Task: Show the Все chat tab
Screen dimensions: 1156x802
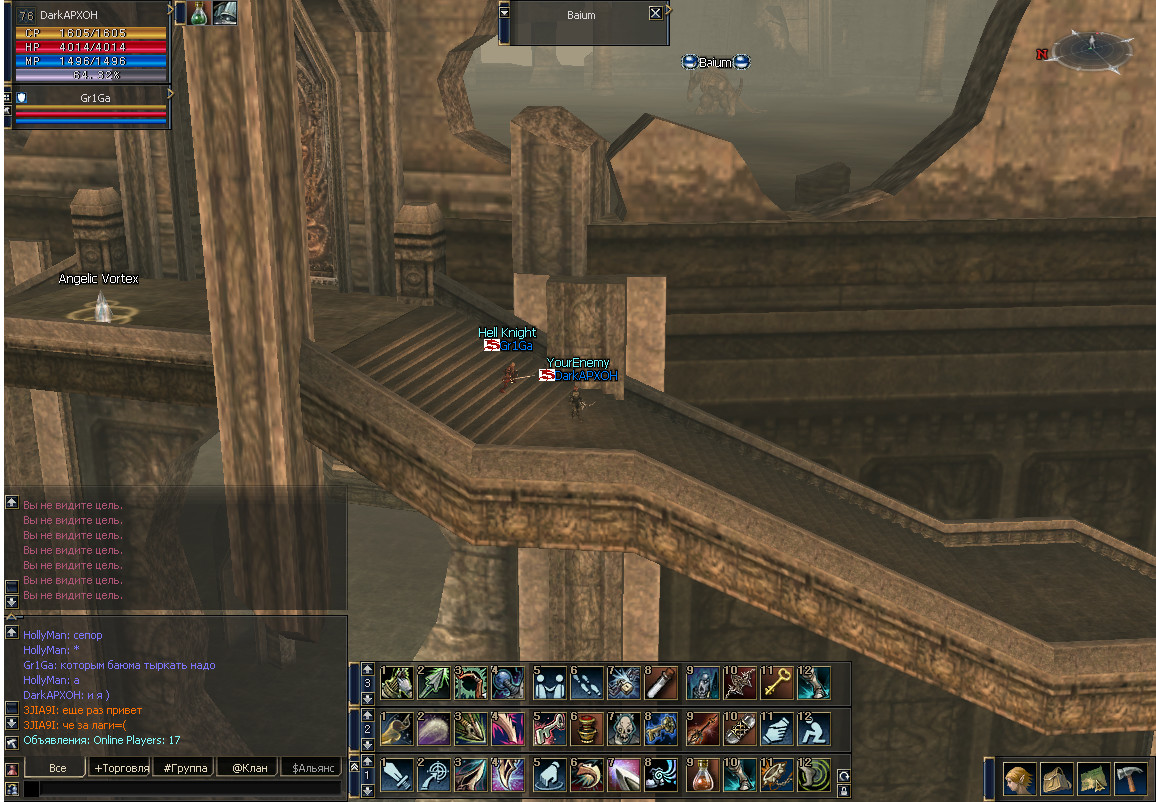Action: pos(57,768)
